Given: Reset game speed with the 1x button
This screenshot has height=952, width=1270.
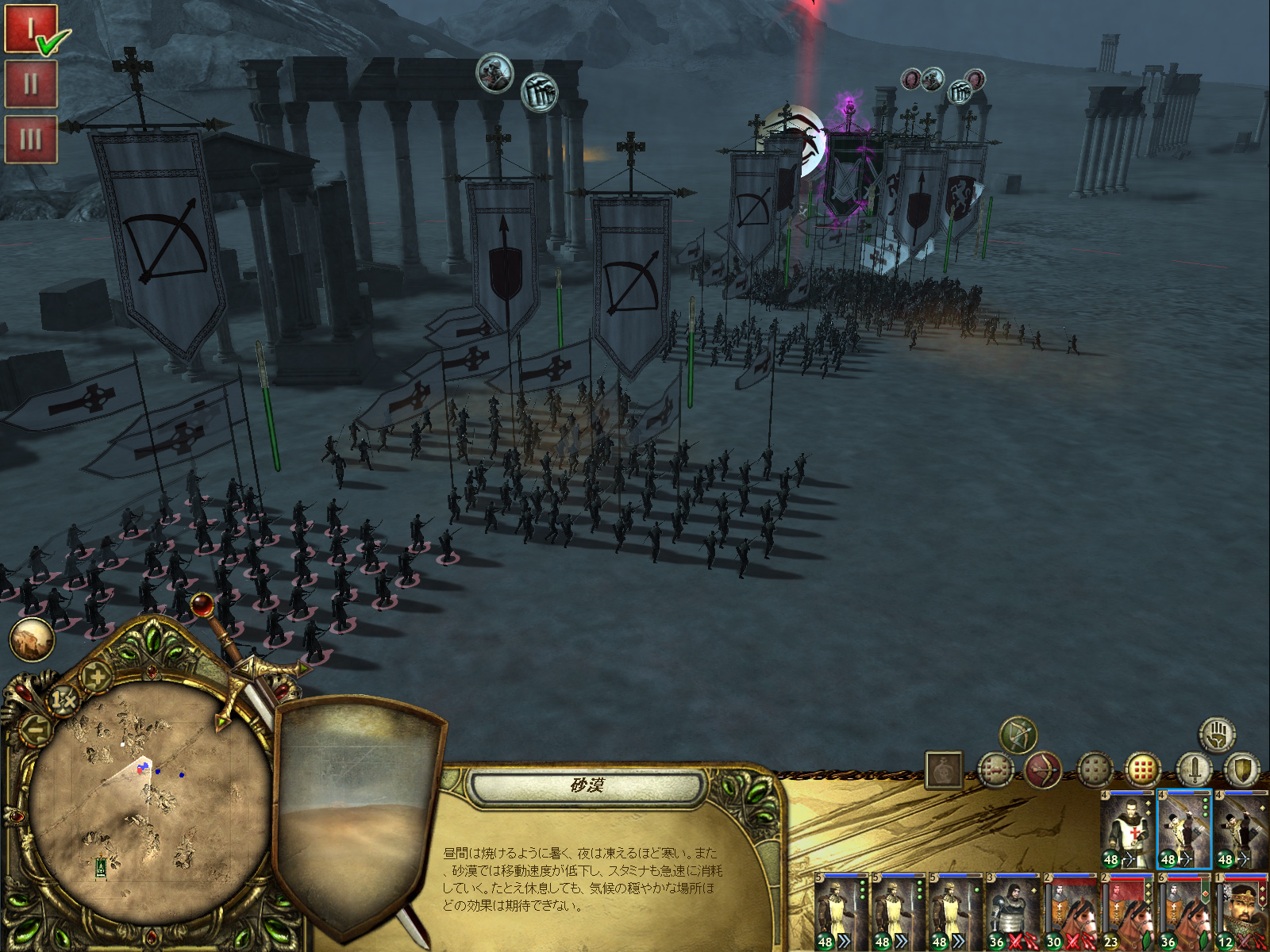Looking at the screenshot, I should [x=63, y=700].
